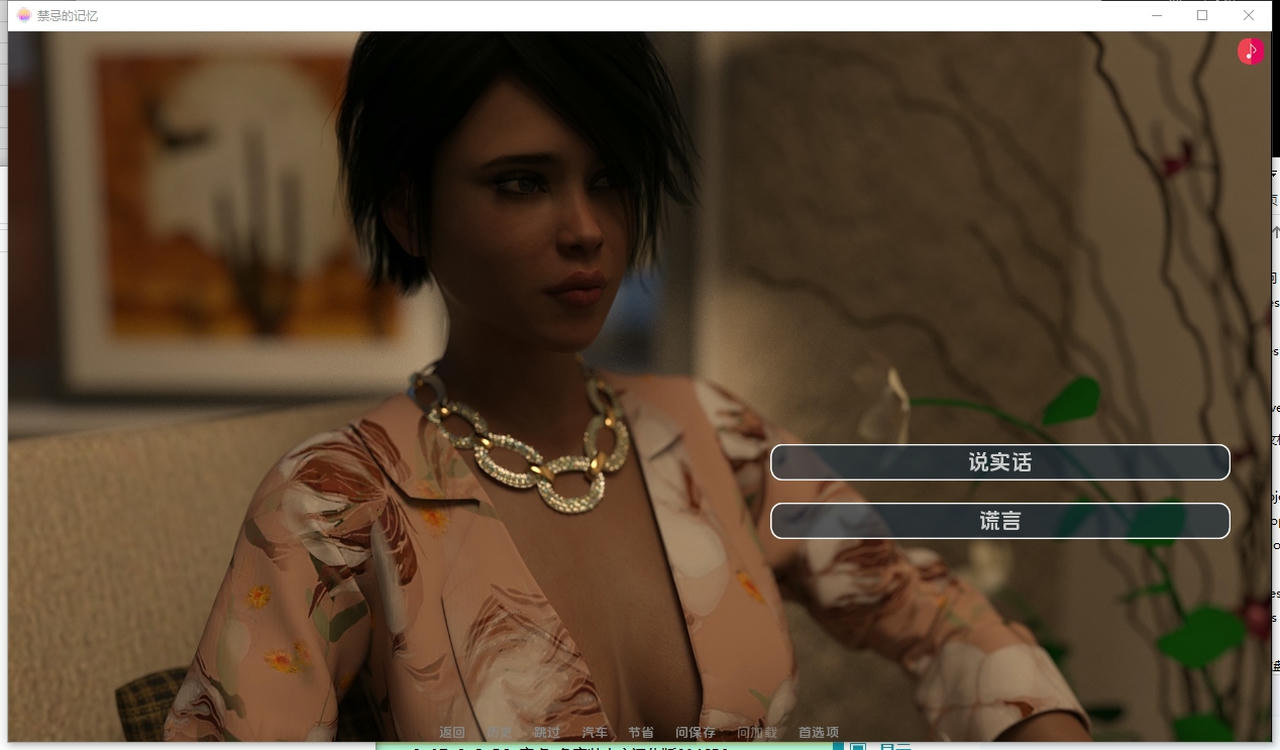Select 问保存 quick save

coord(695,732)
